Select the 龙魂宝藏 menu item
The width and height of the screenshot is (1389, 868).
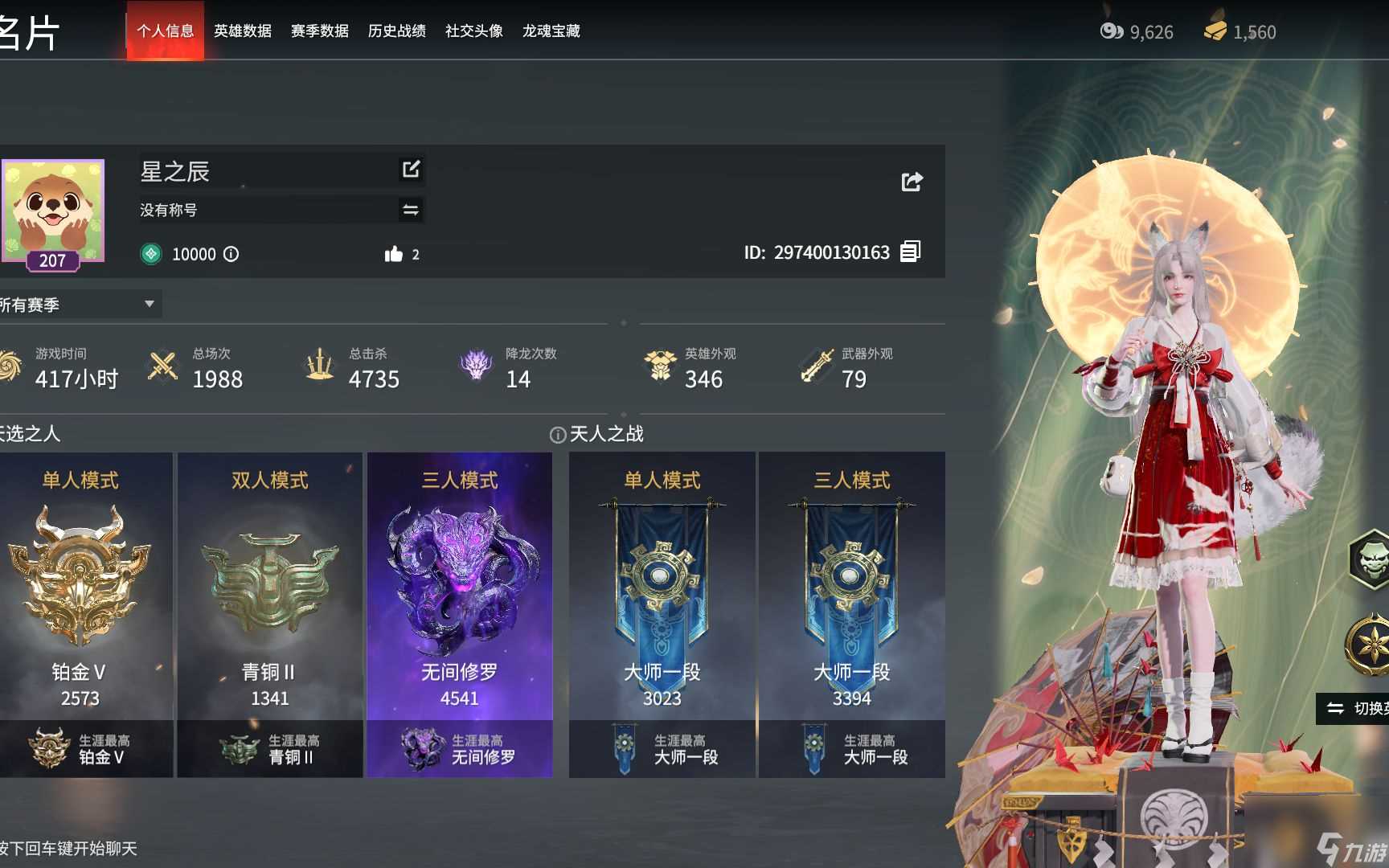click(551, 31)
